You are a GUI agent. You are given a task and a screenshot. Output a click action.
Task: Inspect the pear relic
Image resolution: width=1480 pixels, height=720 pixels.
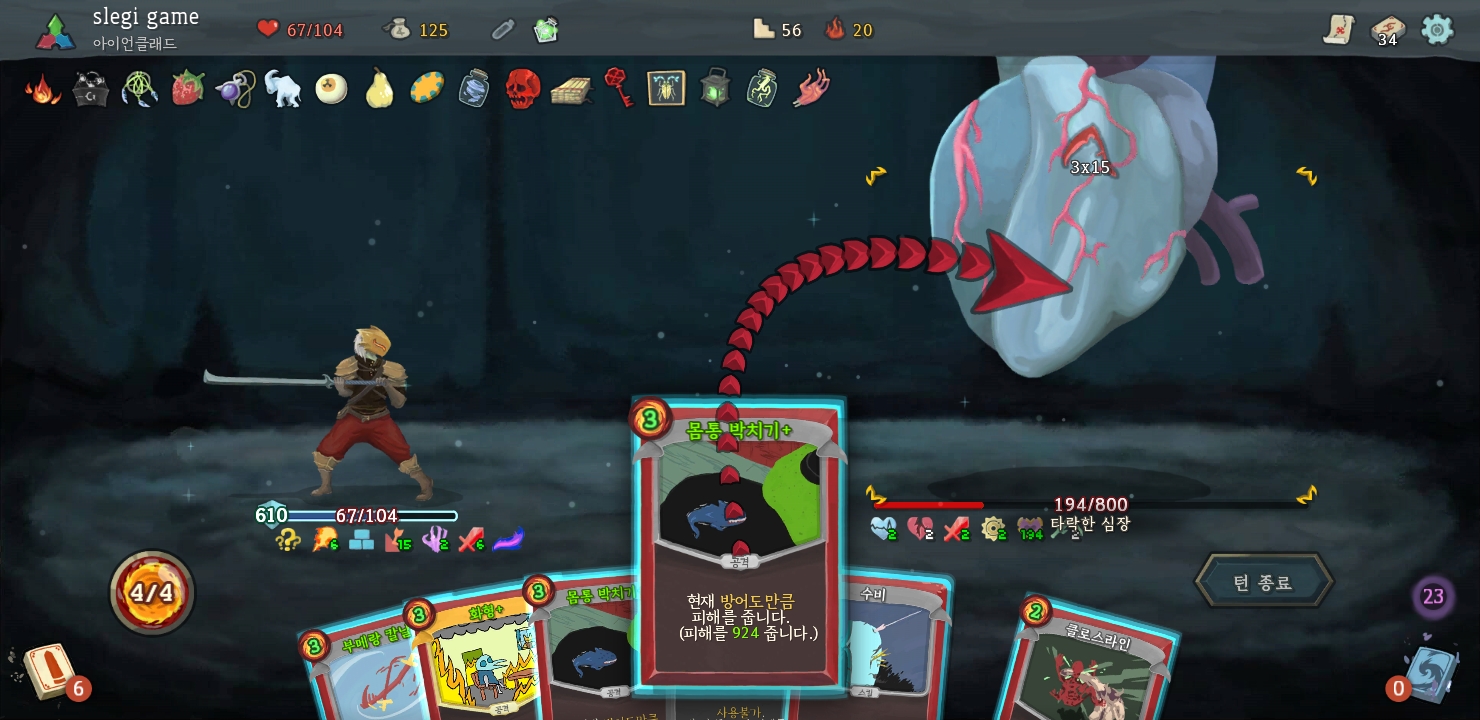pyautogui.click(x=379, y=88)
